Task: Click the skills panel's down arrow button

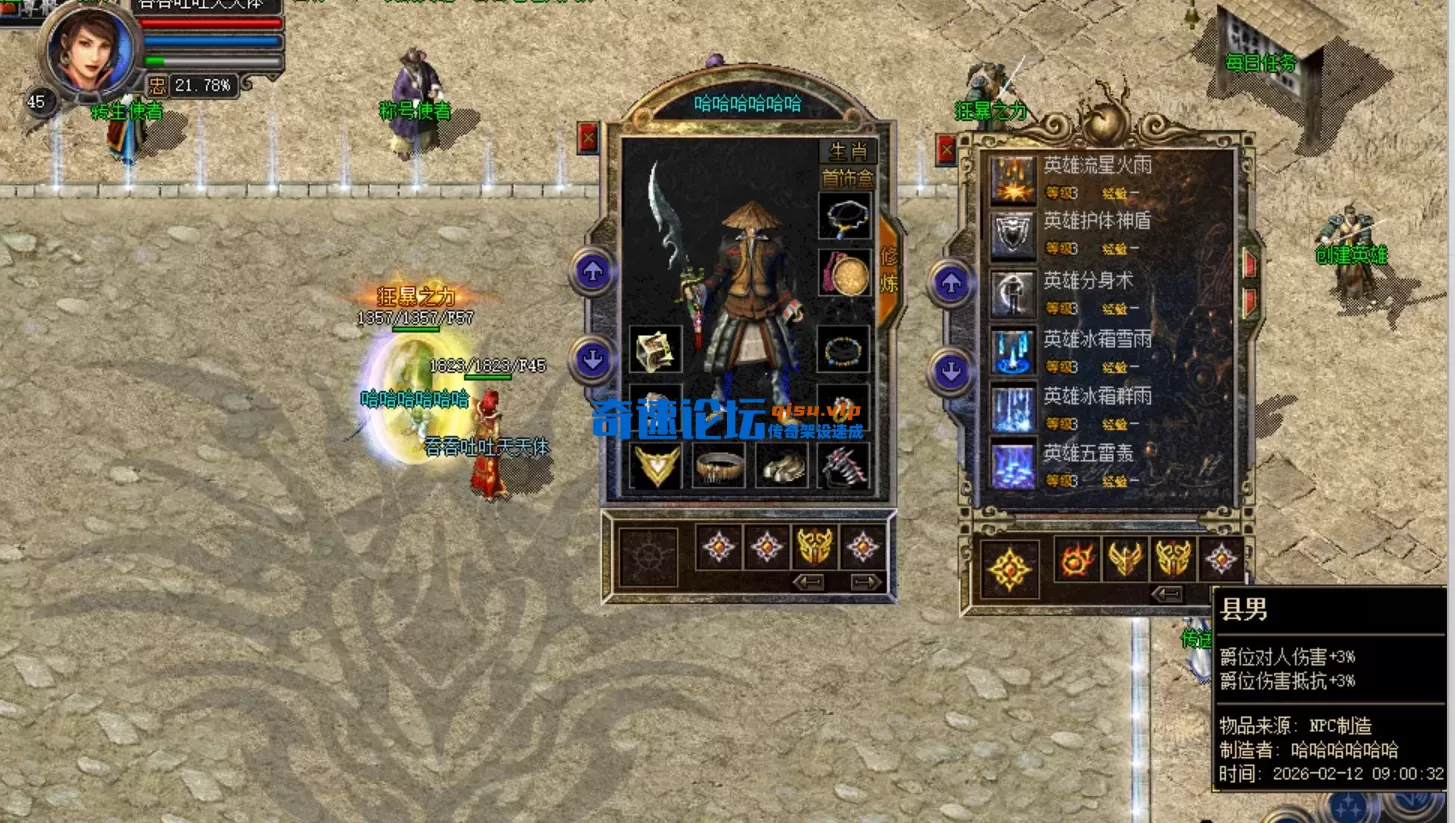Action: point(950,372)
